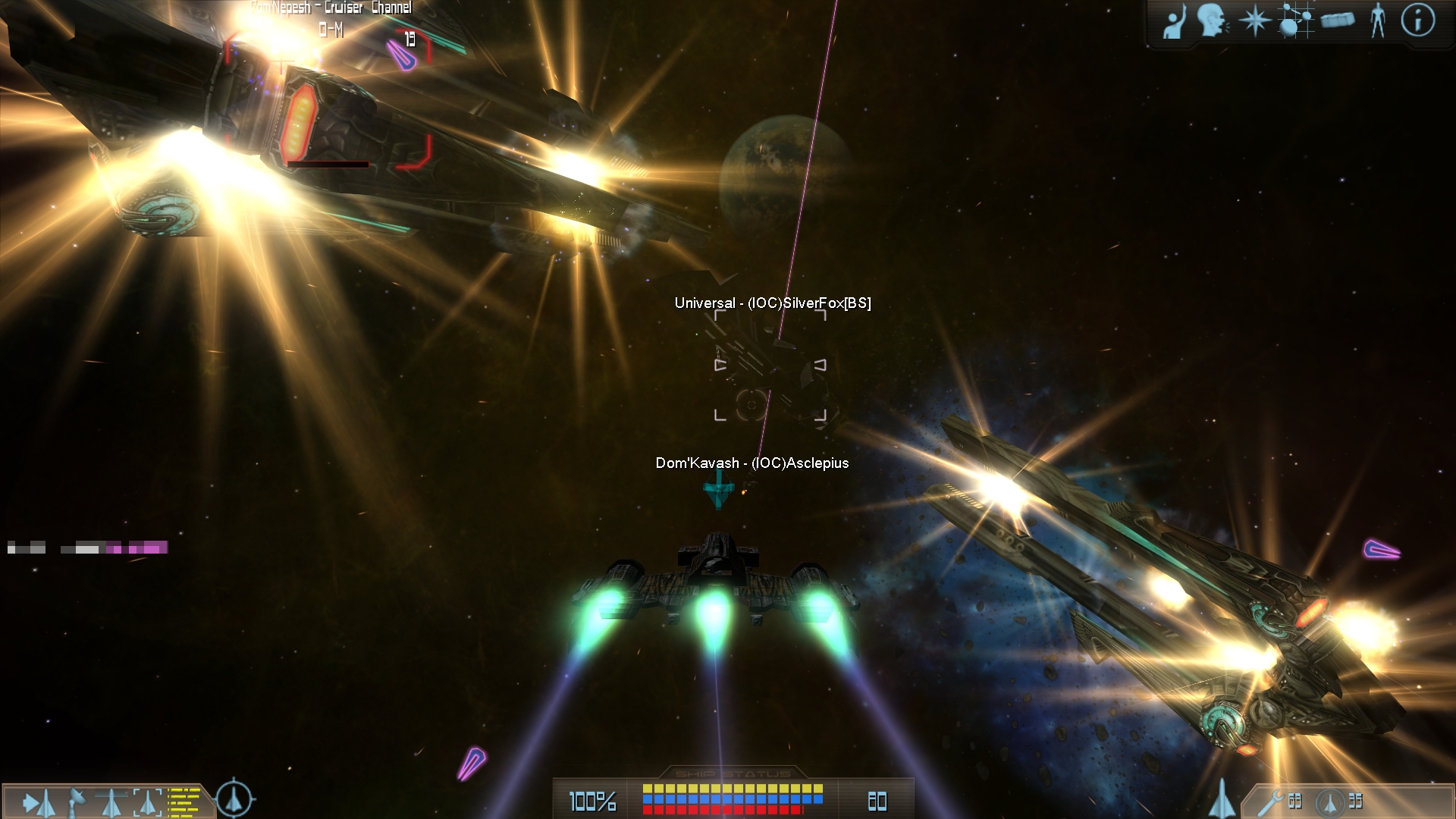
Task: Click the ship crosshair circle icon
Action: (235, 799)
